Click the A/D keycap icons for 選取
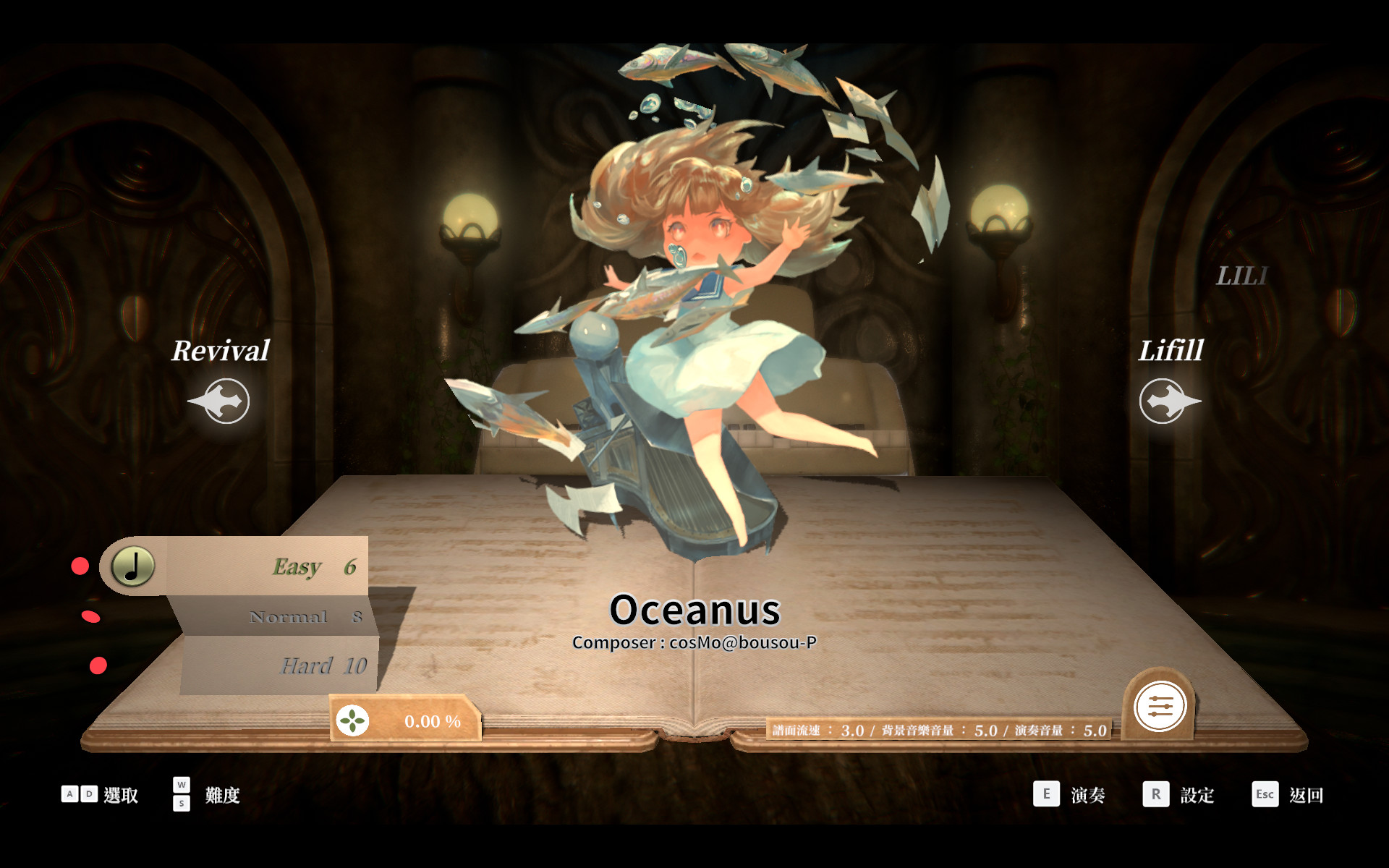The height and width of the screenshot is (868, 1389). pyautogui.click(x=80, y=793)
